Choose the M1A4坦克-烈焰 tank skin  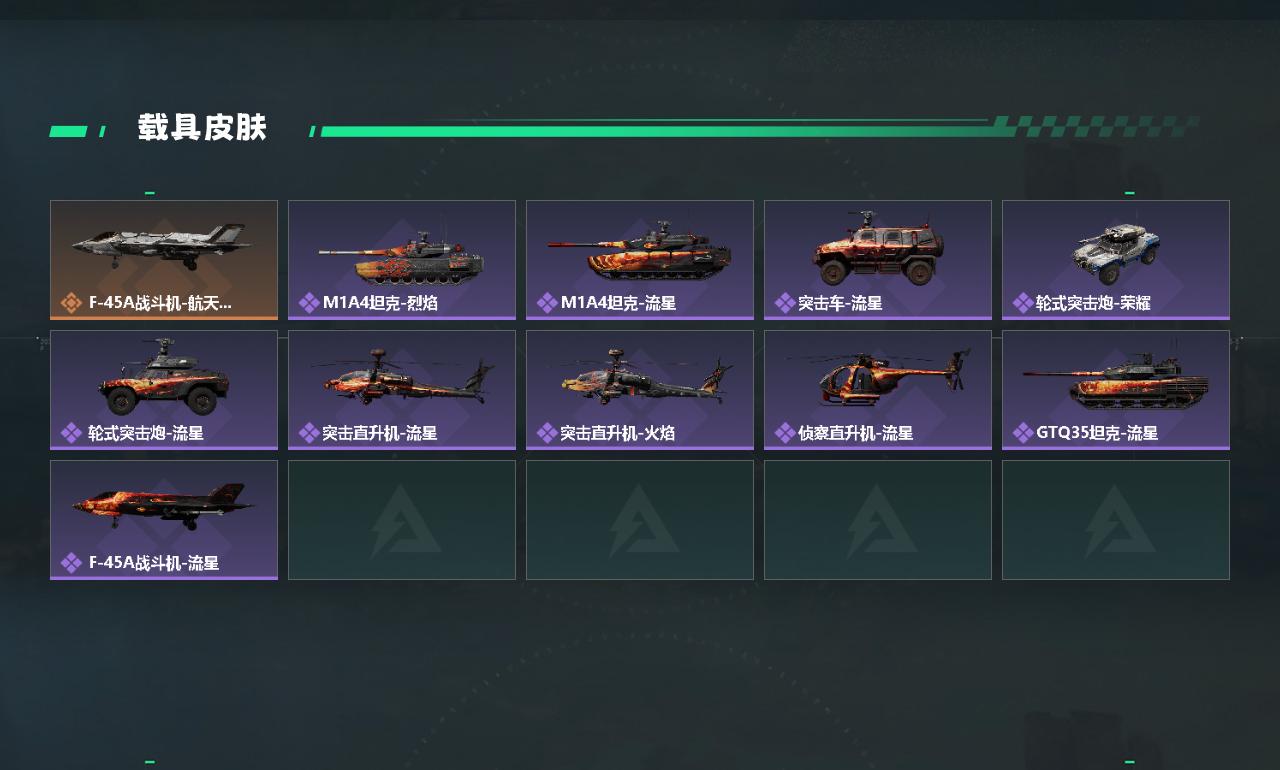(x=402, y=260)
